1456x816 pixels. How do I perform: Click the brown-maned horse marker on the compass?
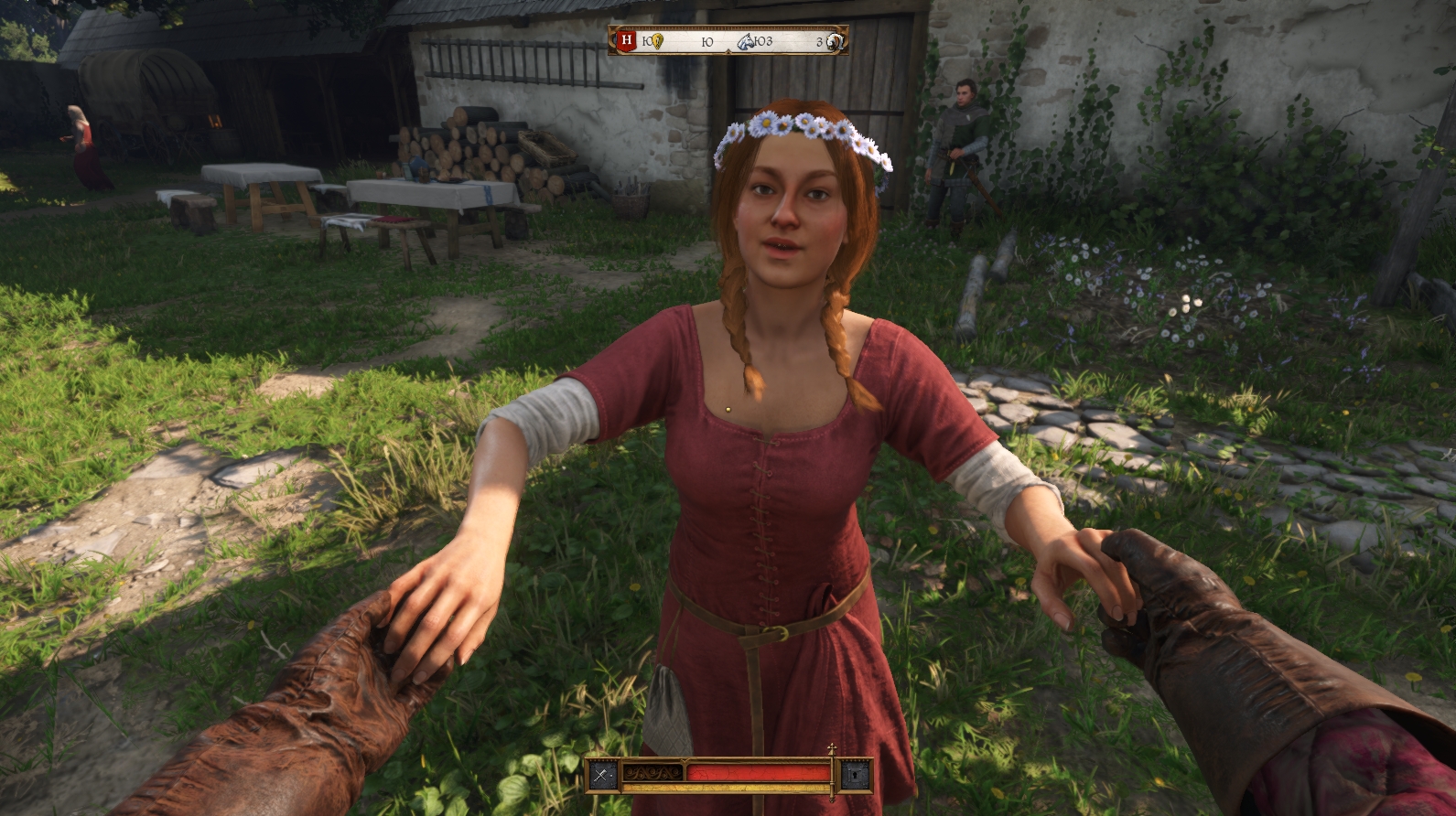(834, 41)
